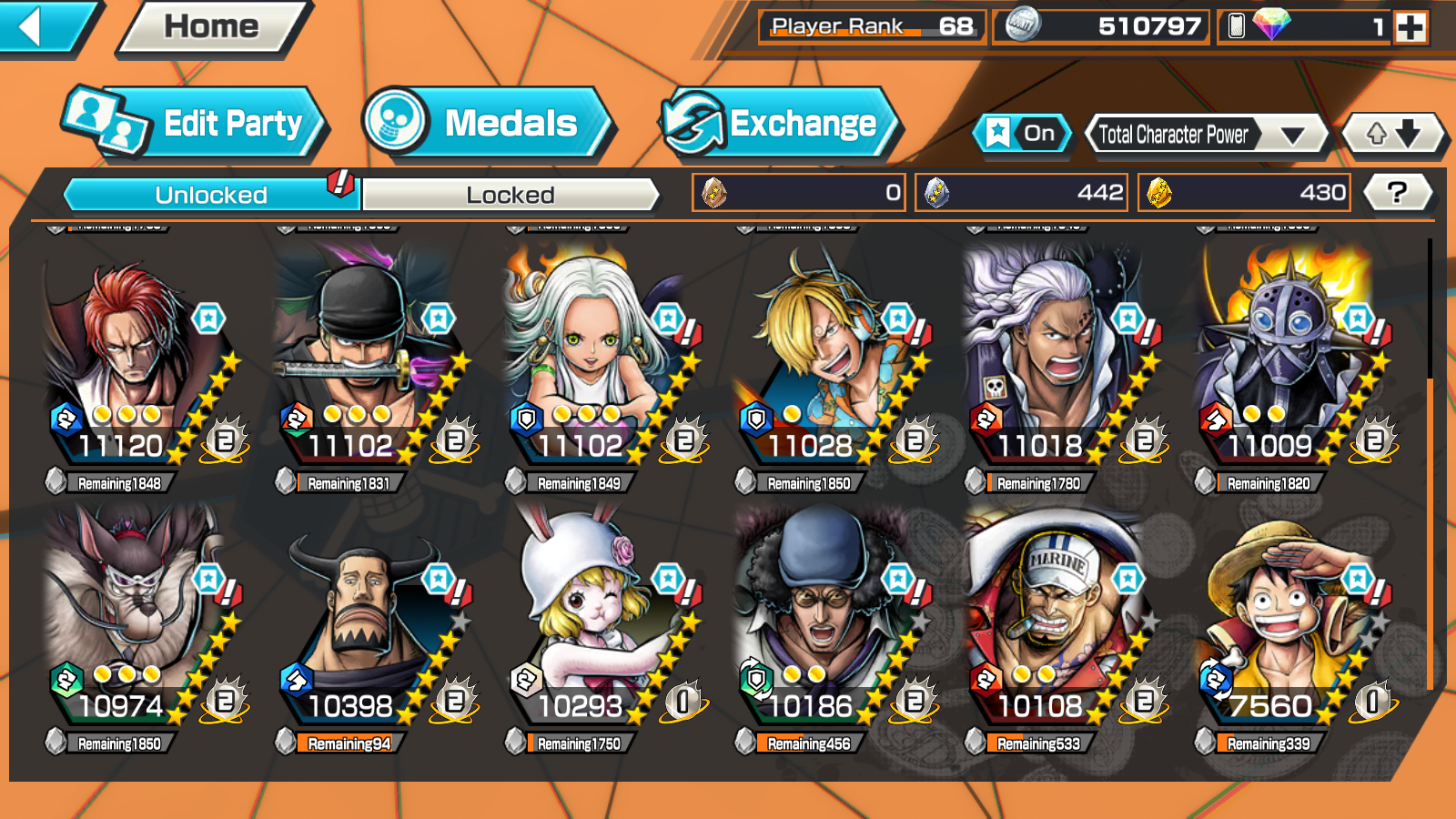Open the Edit Party menu
The image size is (1456, 819).
194,123
